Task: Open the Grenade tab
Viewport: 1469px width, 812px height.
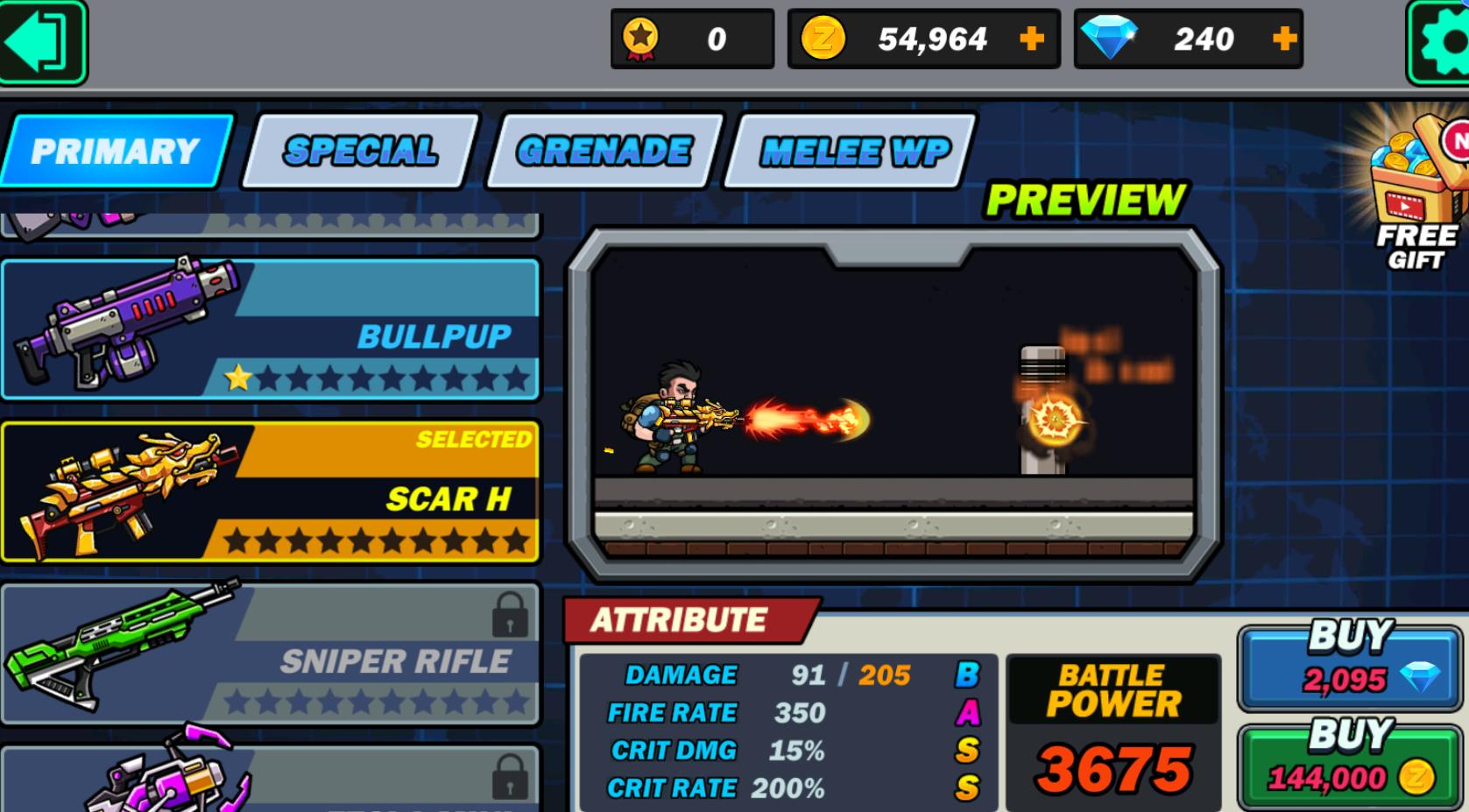Action: click(x=604, y=152)
